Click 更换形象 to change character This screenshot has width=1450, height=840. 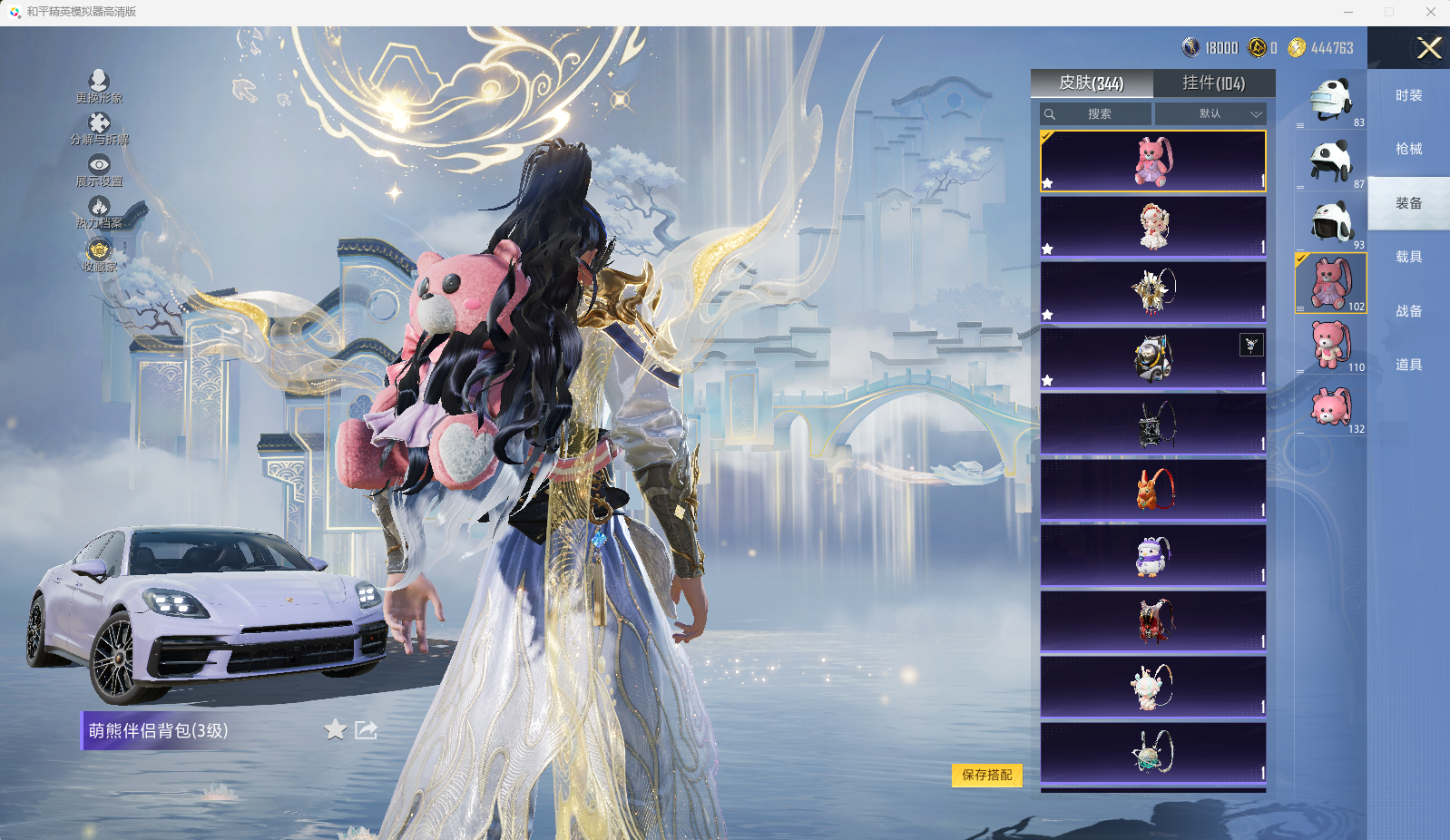click(x=99, y=86)
